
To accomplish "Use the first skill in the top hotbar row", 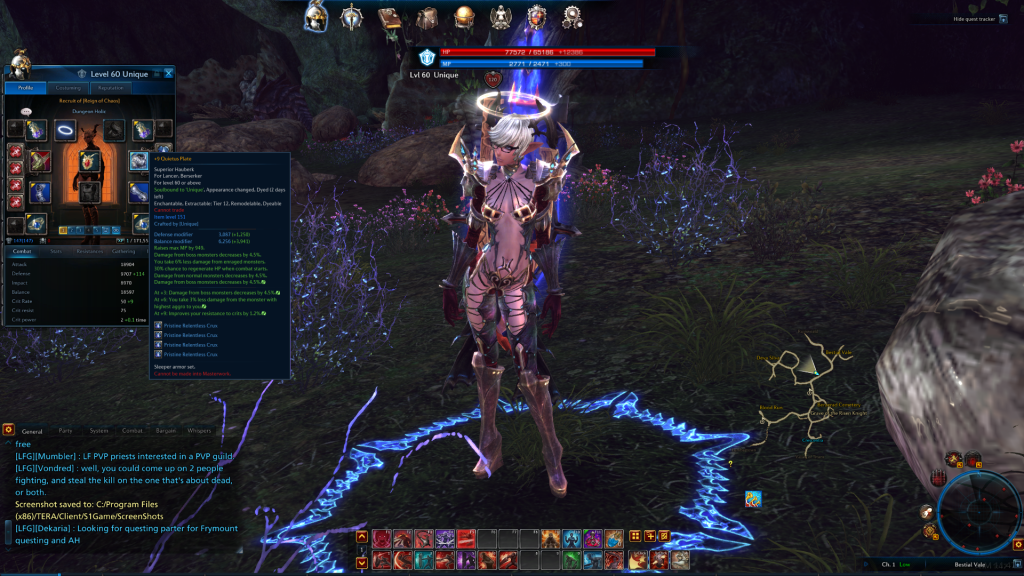I will click(382, 538).
